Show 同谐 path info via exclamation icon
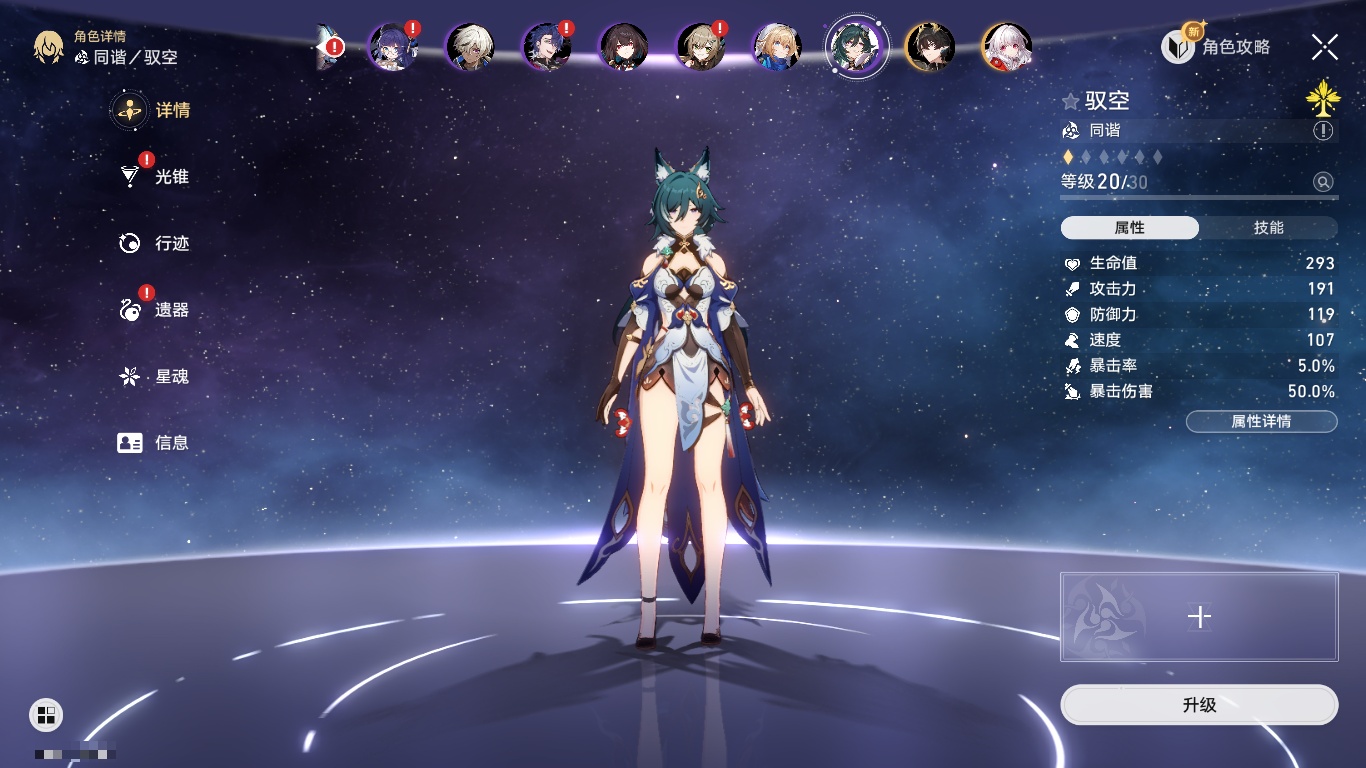The height and width of the screenshot is (768, 1366). coord(1323,131)
